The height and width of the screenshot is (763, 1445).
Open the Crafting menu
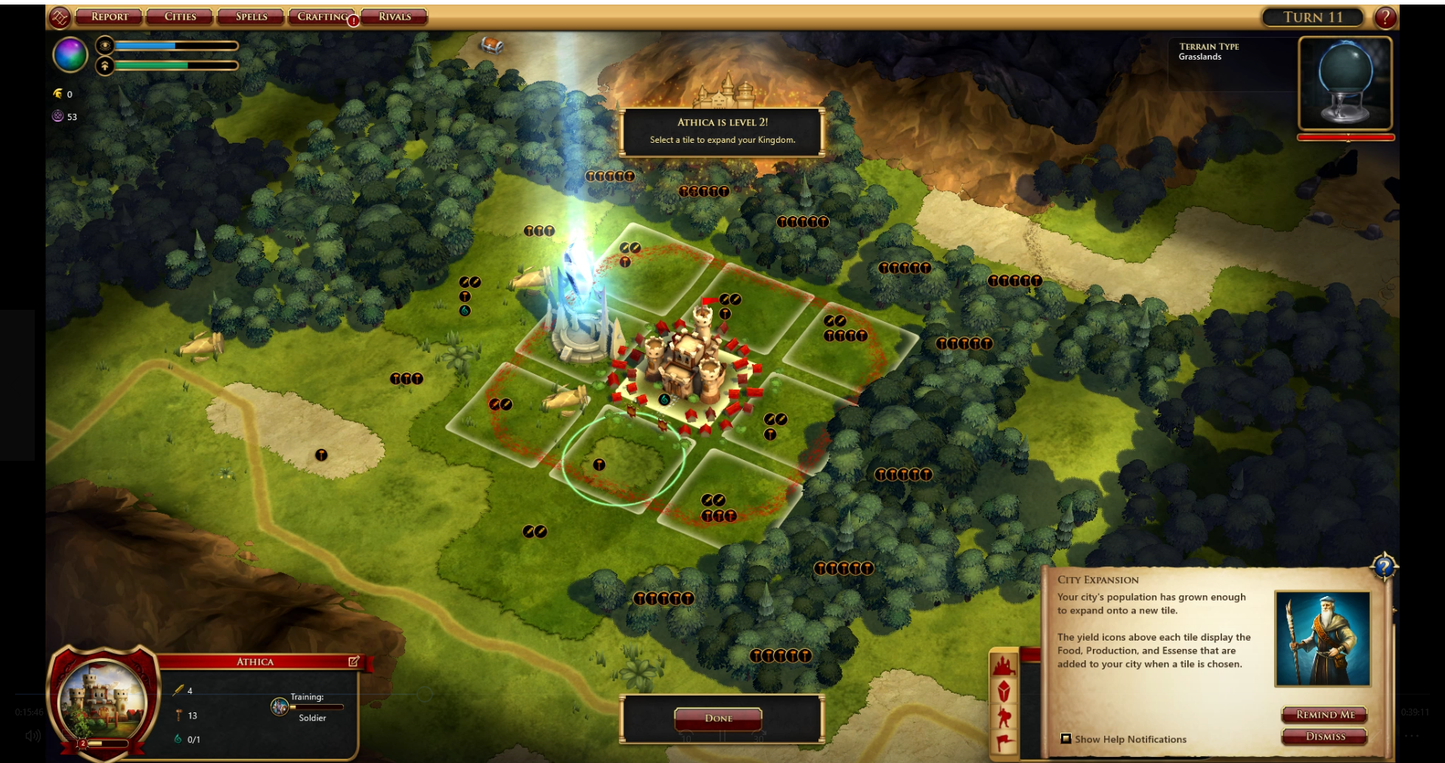click(x=322, y=17)
